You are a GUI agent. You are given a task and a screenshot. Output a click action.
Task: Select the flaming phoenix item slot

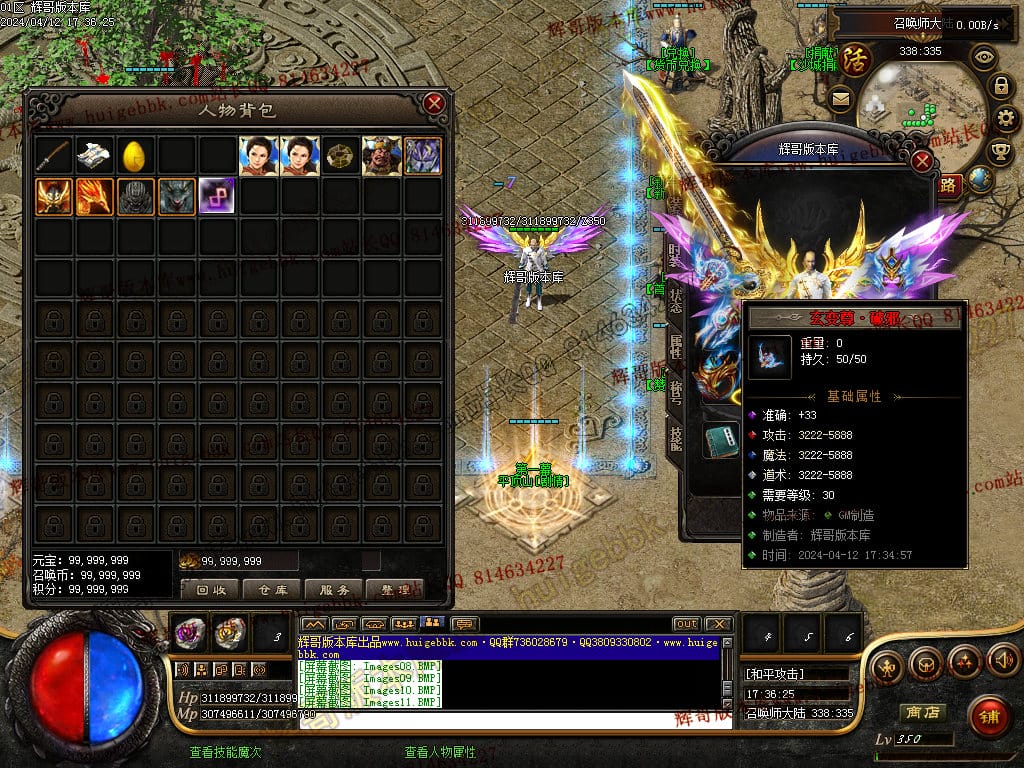[x=94, y=197]
